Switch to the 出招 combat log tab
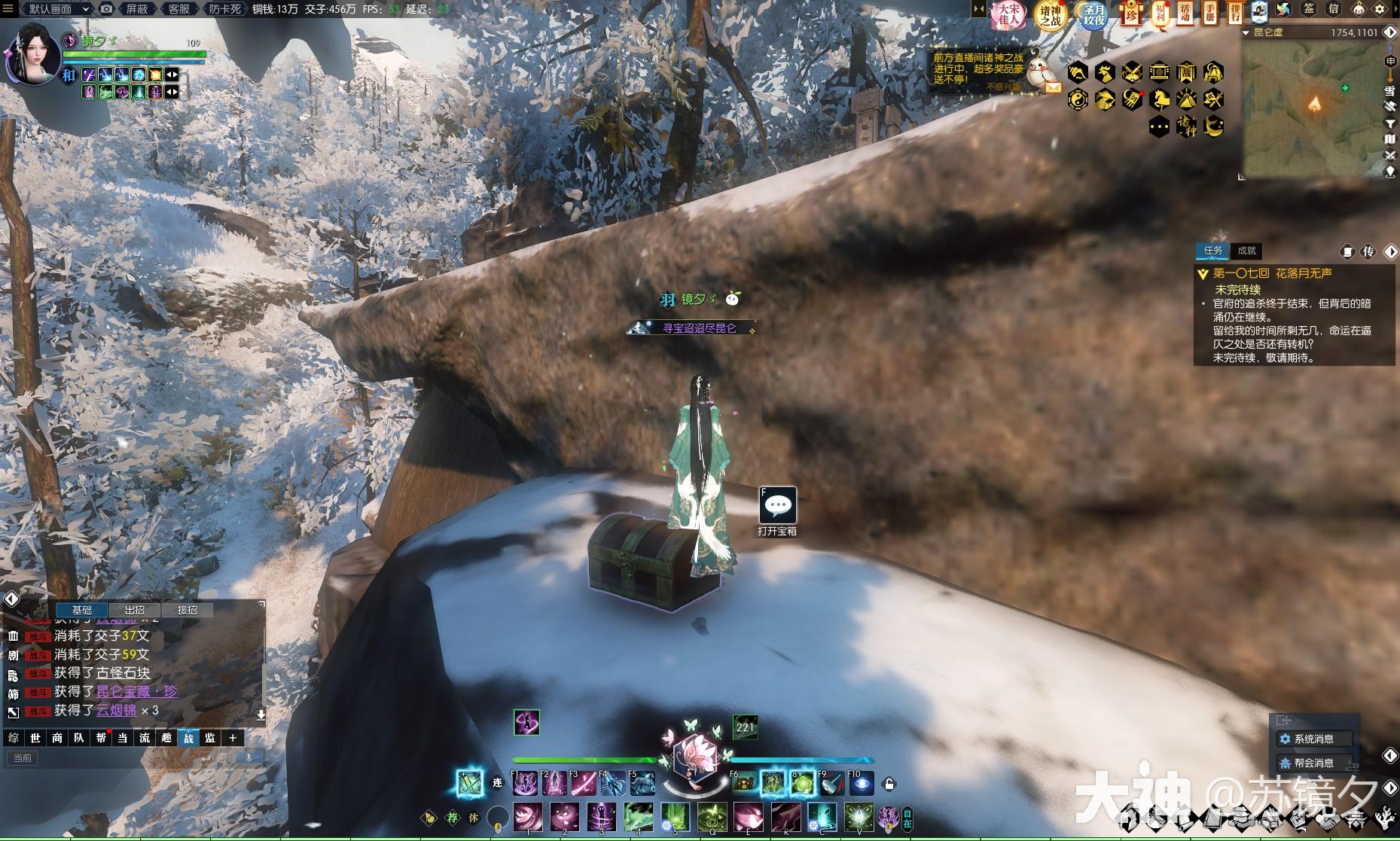The height and width of the screenshot is (841, 1400). pos(134,610)
